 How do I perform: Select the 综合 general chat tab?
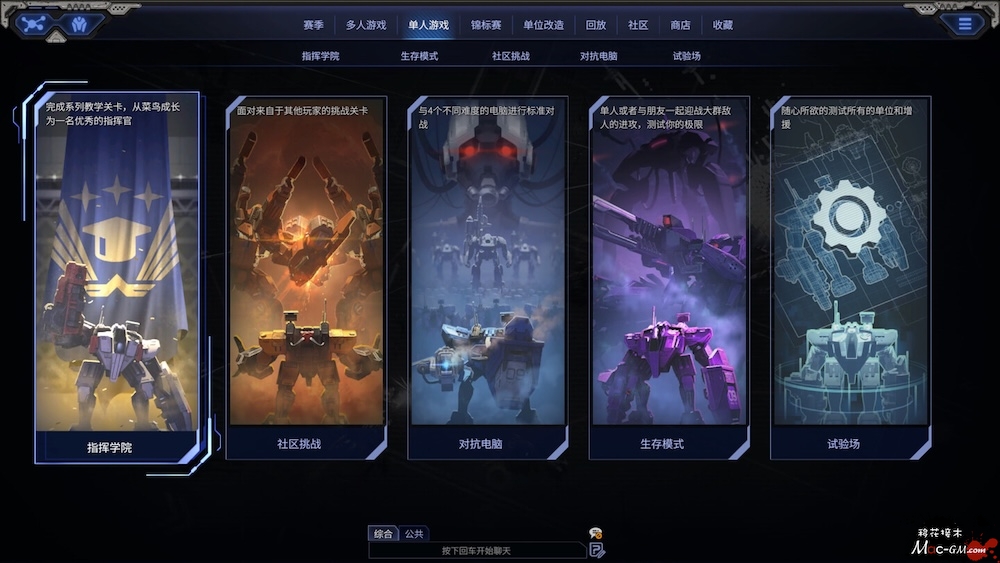(x=382, y=534)
